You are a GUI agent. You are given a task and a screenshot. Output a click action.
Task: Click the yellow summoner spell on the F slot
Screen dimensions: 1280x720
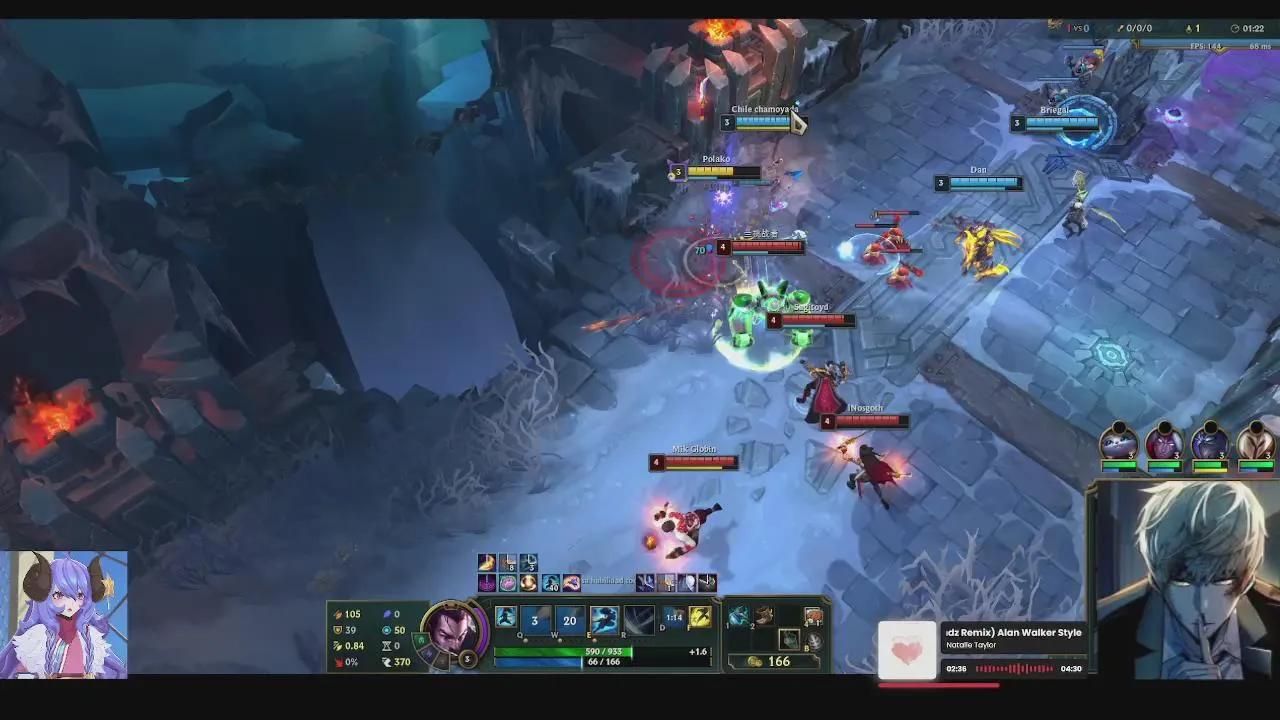(x=701, y=618)
